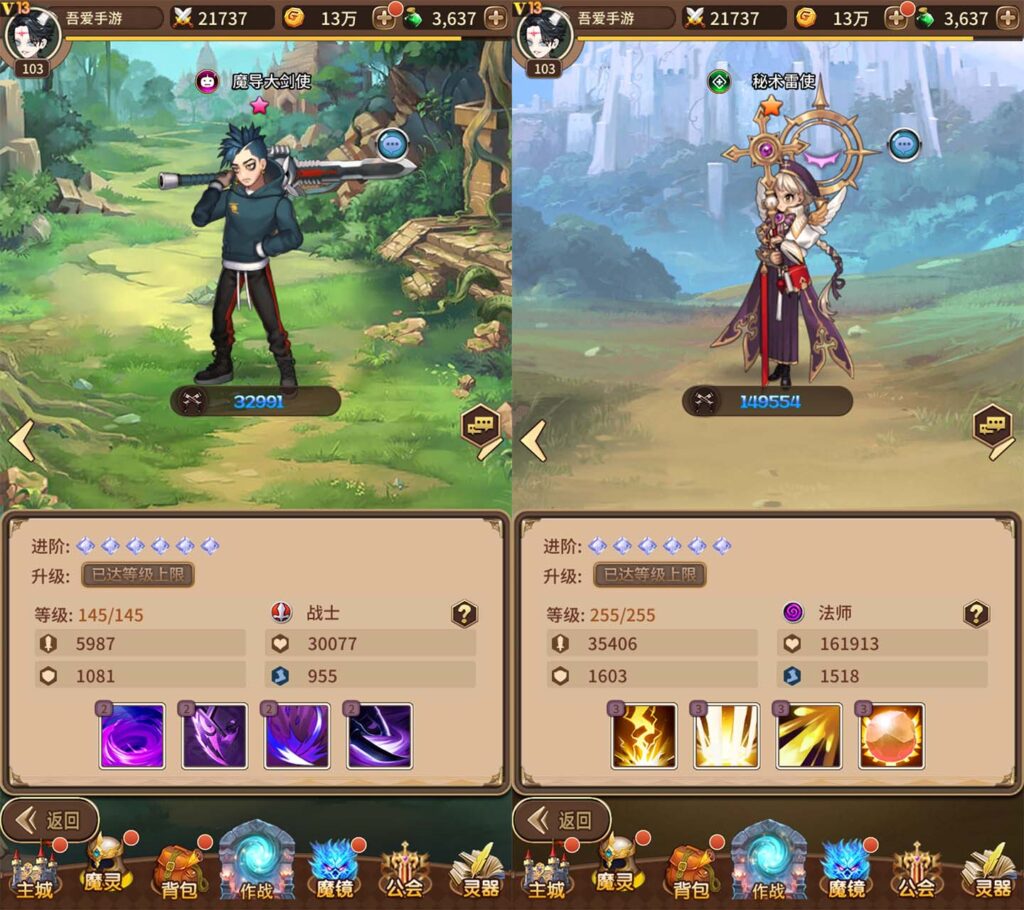Show previous hero using arrow on castle screen
This screenshot has width=1024, height=910.
pyautogui.click(x=534, y=441)
